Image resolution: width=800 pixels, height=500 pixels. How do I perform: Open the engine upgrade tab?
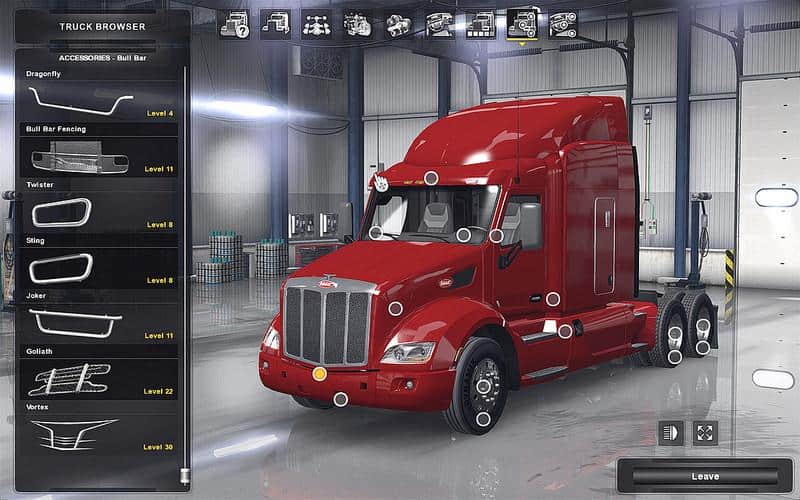pos(358,24)
